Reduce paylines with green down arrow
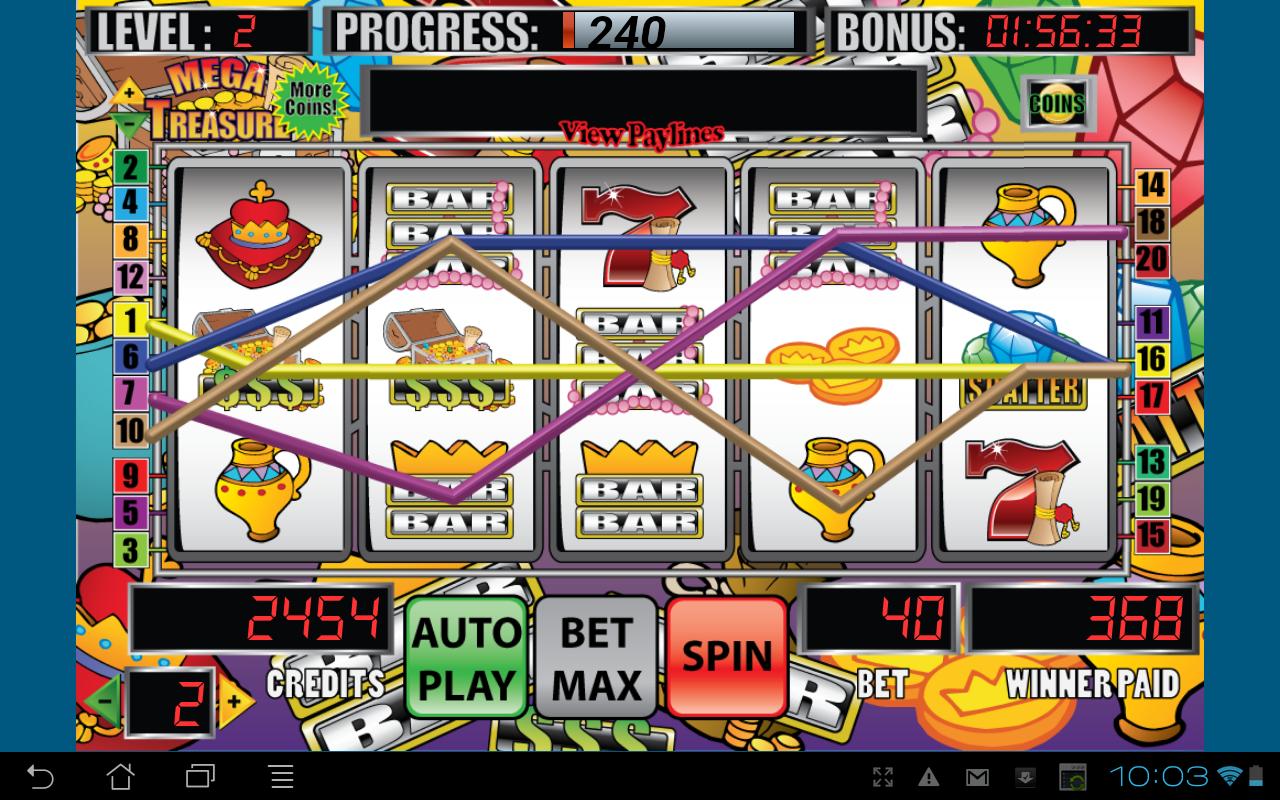Screen dimensions: 1280x800 pyautogui.click(x=128, y=124)
